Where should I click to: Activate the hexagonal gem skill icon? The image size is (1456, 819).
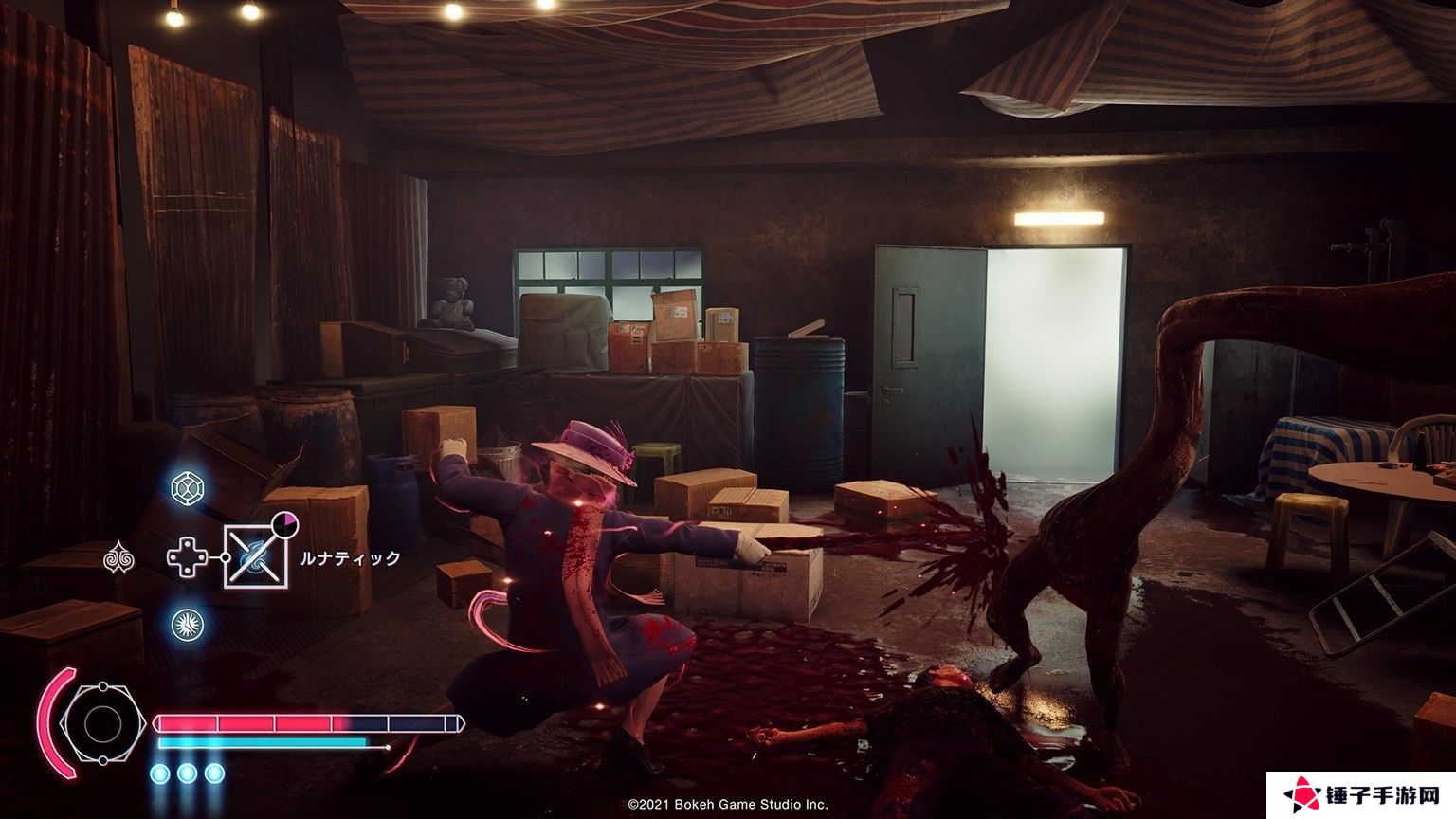pyautogui.click(x=187, y=488)
